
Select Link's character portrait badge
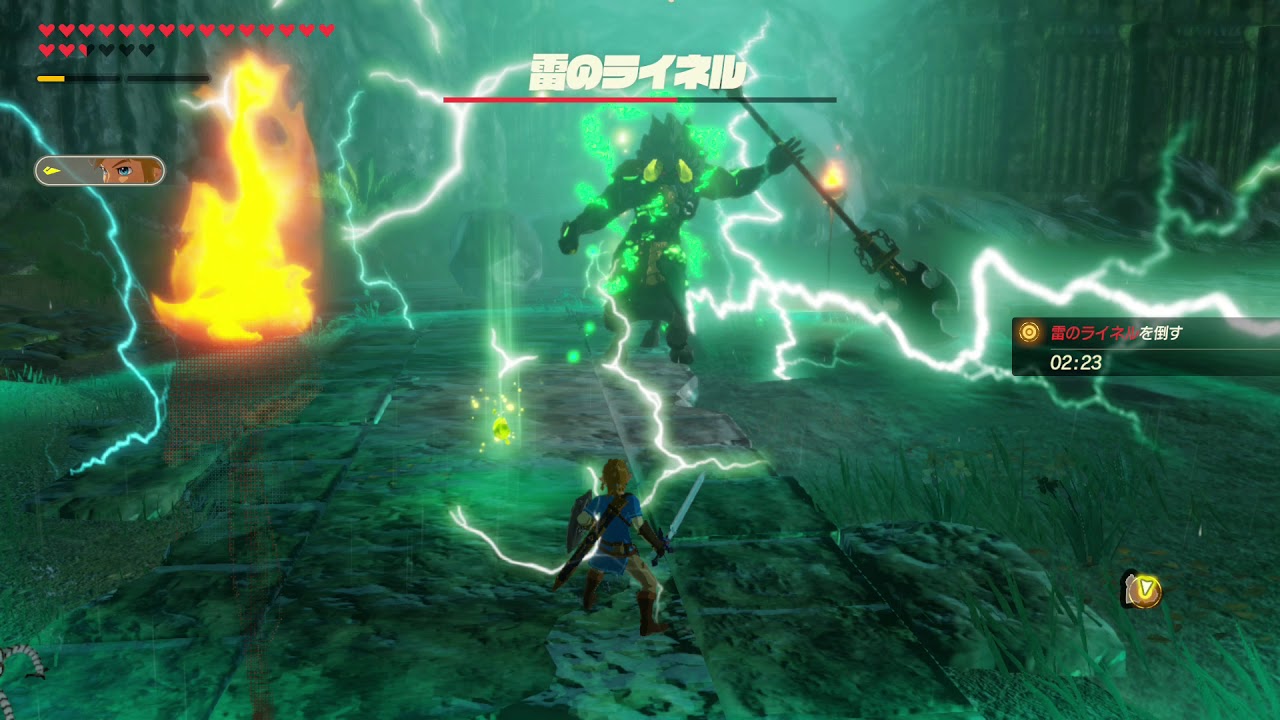(100, 171)
